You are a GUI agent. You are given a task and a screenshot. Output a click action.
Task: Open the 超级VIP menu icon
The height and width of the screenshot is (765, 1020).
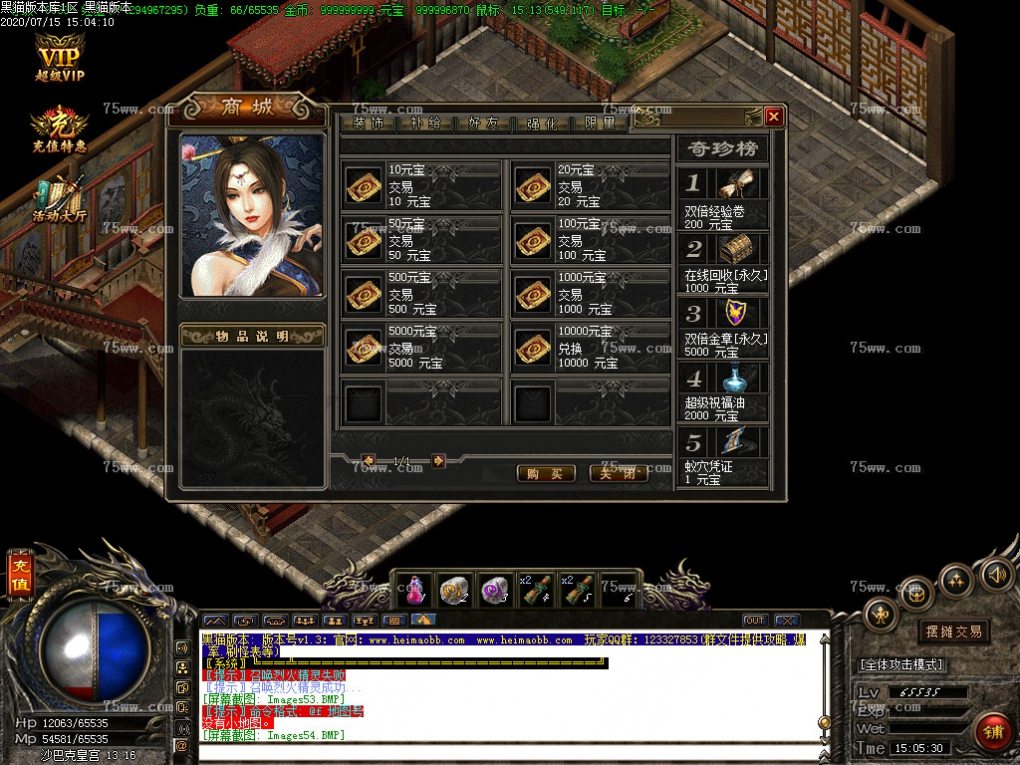click(x=60, y=58)
